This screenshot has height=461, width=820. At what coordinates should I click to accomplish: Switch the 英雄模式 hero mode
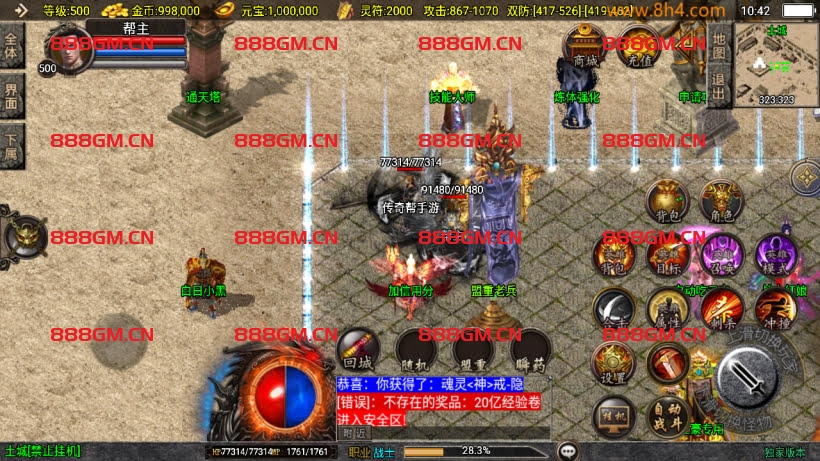pyautogui.click(x=775, y=254)
